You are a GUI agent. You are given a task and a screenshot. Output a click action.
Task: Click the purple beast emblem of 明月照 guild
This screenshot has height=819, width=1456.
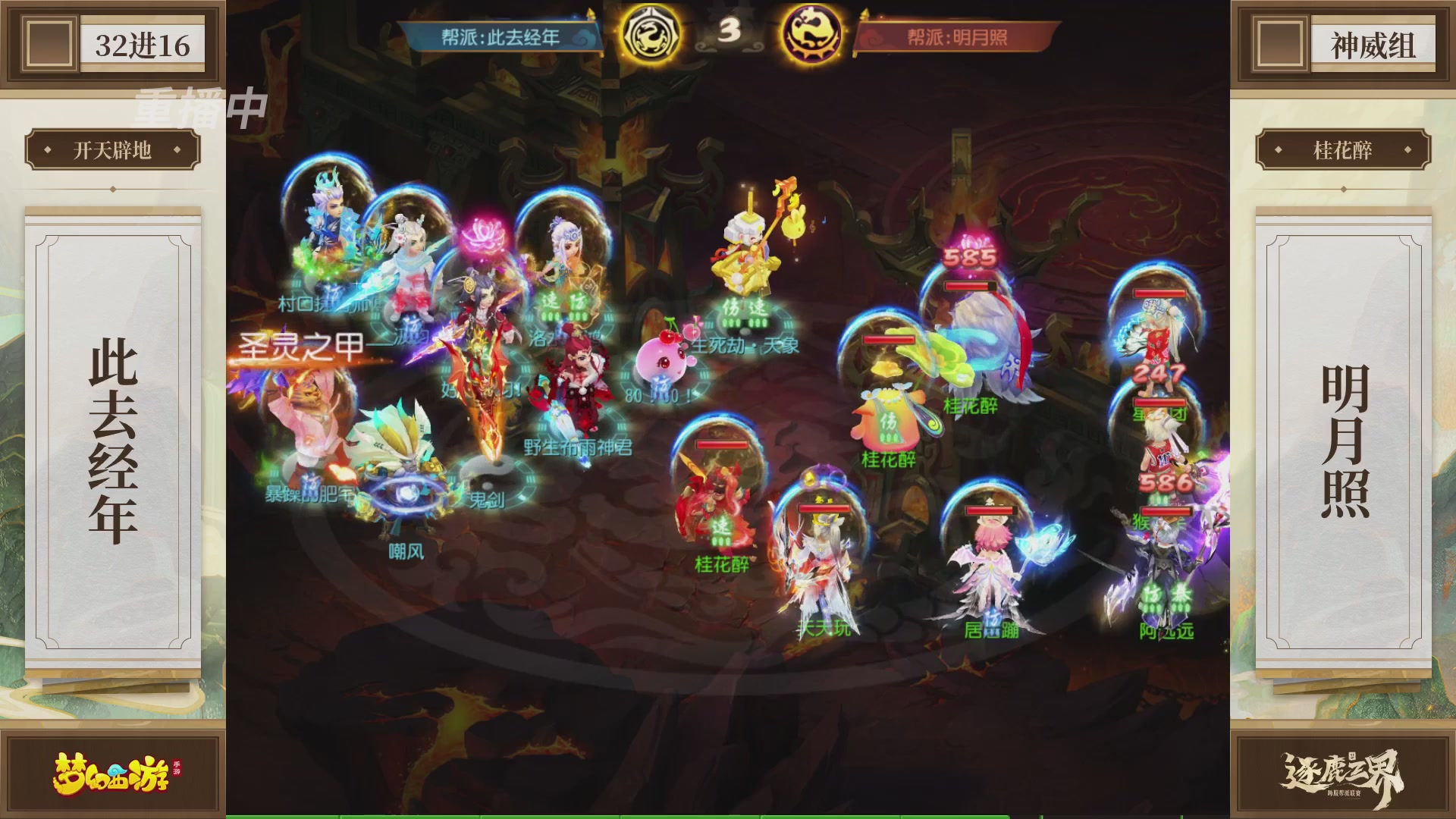coord(815,33)
